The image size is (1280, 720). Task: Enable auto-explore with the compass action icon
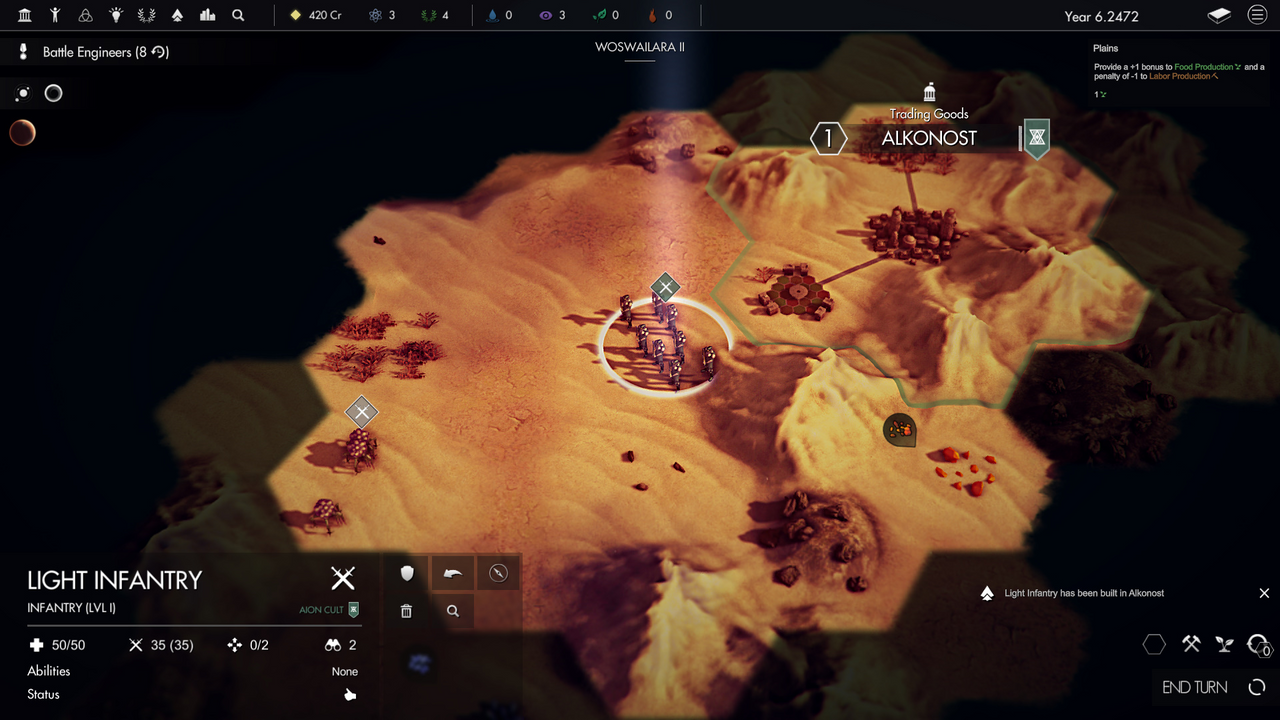pyautogui.click(x=498, y=573)
